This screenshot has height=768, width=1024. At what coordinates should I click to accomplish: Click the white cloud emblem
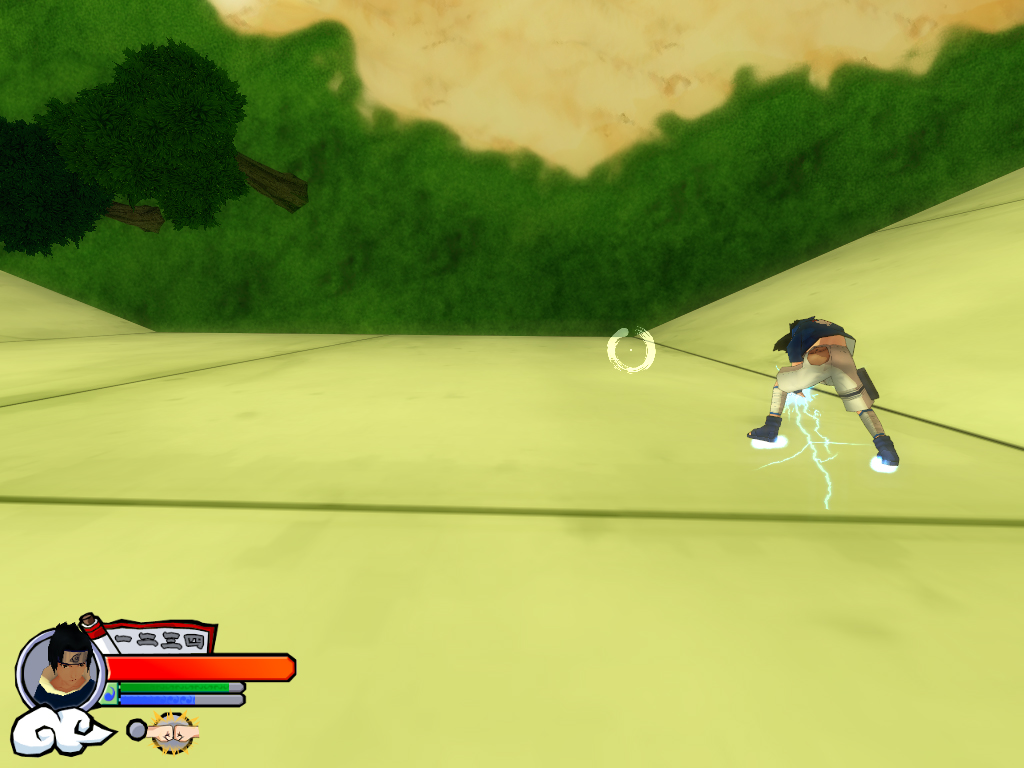coord(58,732)
